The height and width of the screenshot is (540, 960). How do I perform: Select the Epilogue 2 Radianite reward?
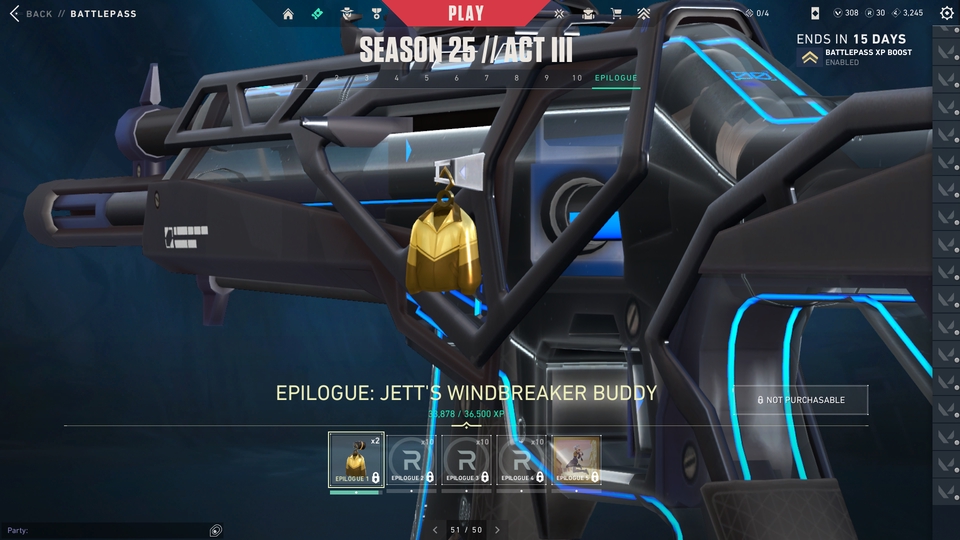point(410,460)
